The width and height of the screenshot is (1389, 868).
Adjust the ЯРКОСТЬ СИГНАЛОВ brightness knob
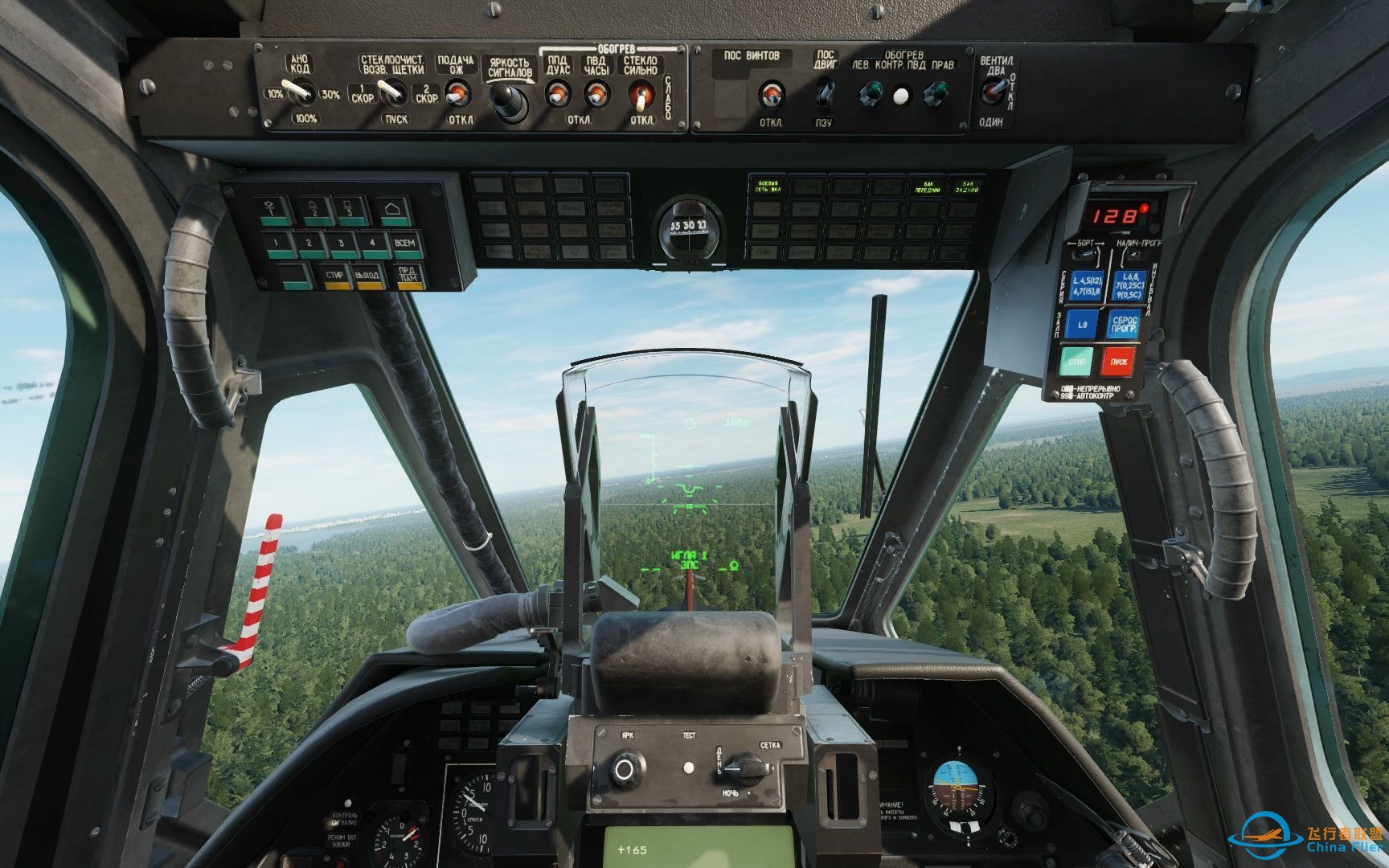[507, 101]
